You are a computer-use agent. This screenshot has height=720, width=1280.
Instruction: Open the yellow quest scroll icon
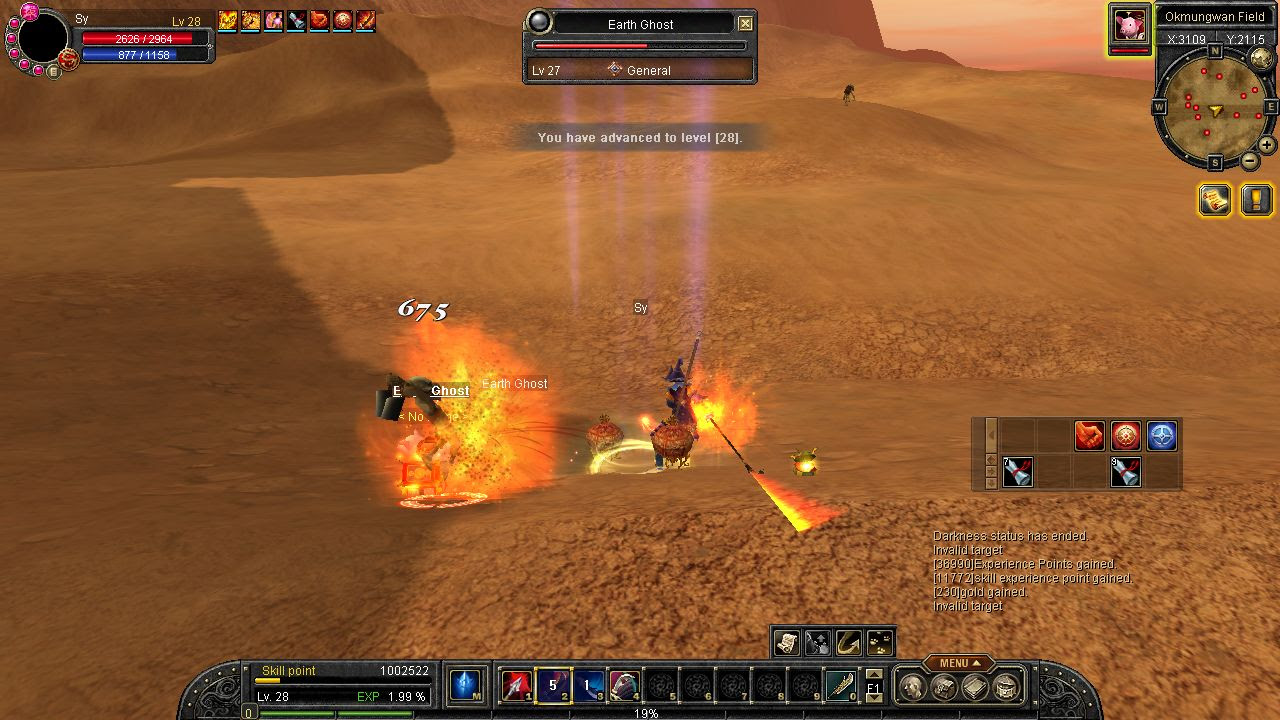tap(1215, 200)
